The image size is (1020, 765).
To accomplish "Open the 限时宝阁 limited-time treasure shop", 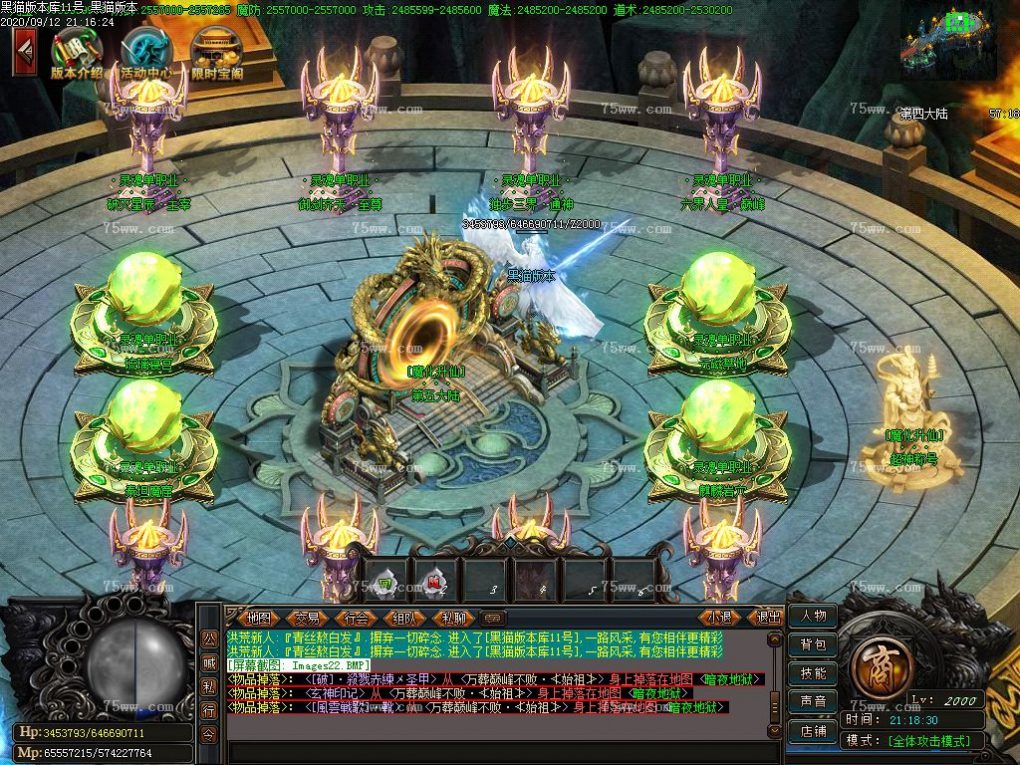I will (x=216, y=53).
